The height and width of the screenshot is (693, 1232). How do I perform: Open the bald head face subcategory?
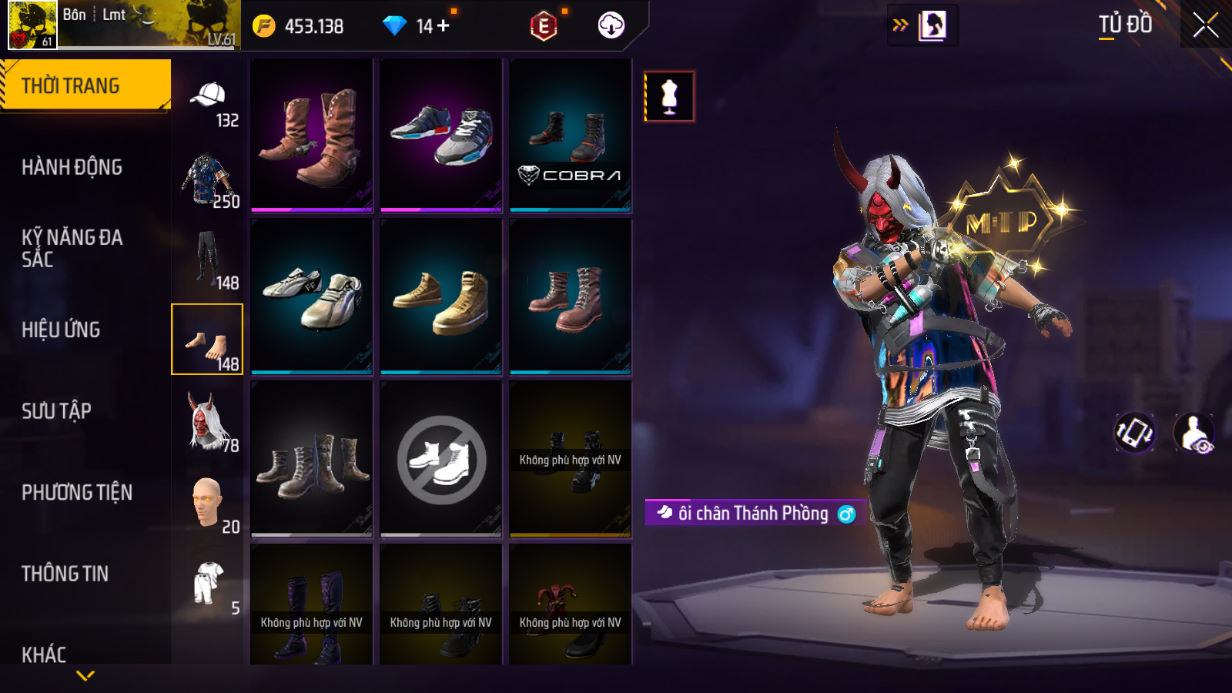click(207, 502)
